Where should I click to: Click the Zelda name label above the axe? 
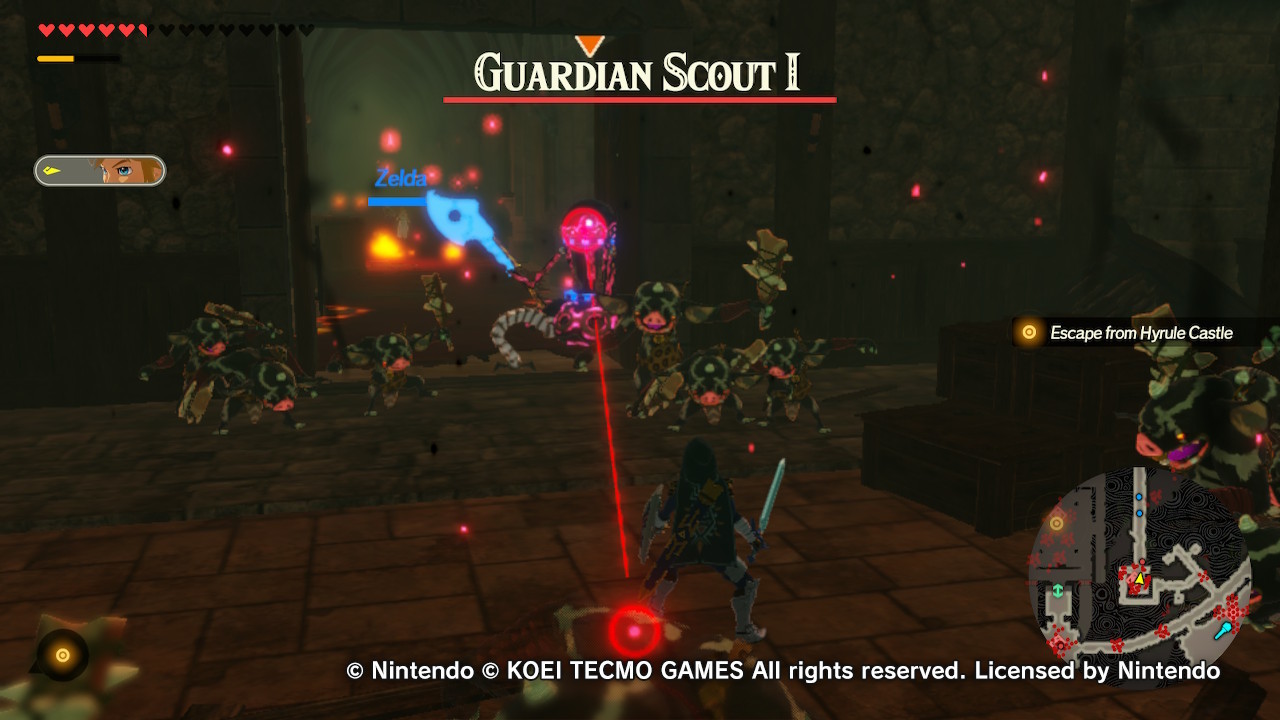(x=401, y=179)
